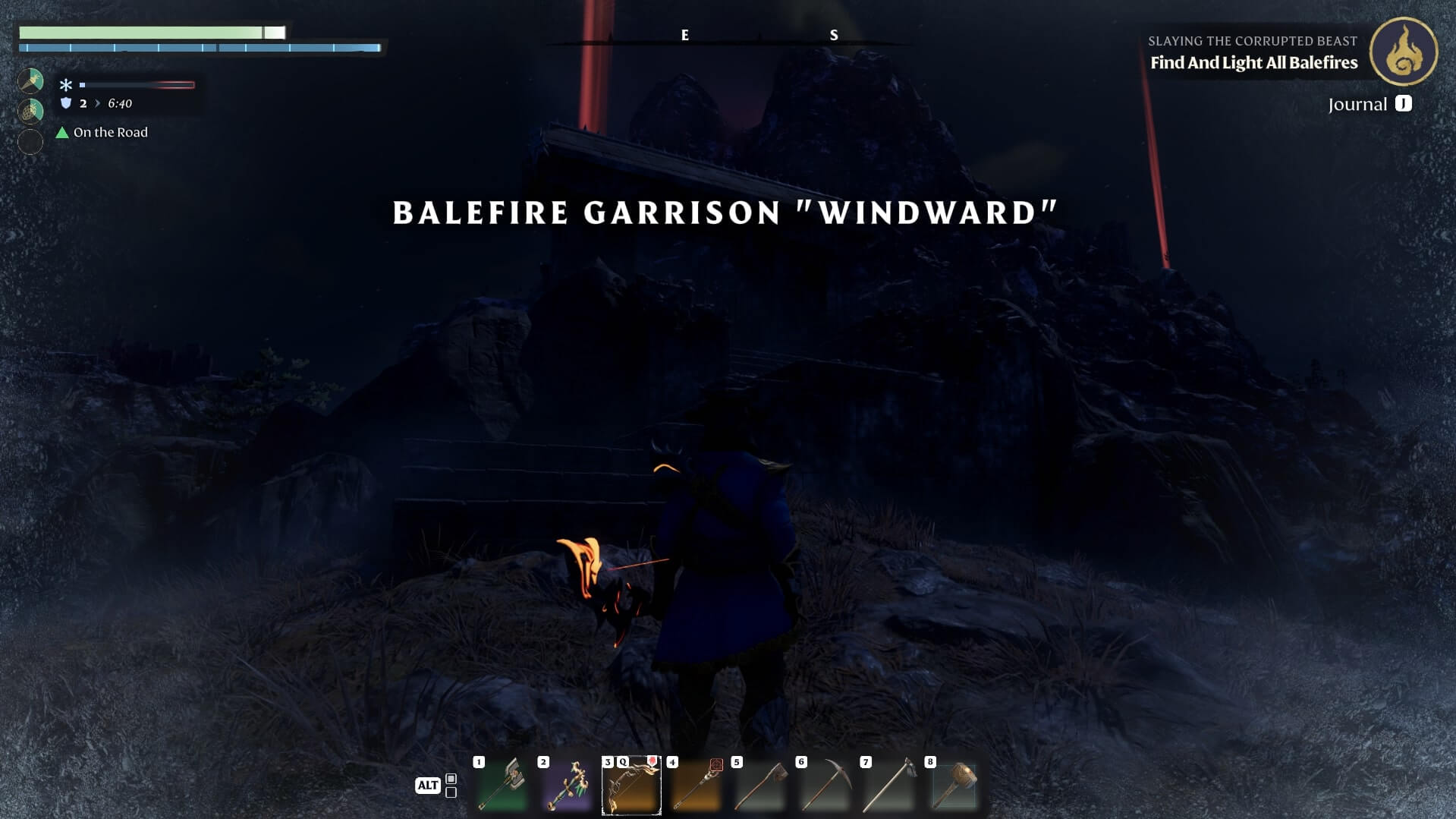Equip the ornate green wand in slot 2
This screenshot has width=1456, height=819.
[x=567, y=785]
